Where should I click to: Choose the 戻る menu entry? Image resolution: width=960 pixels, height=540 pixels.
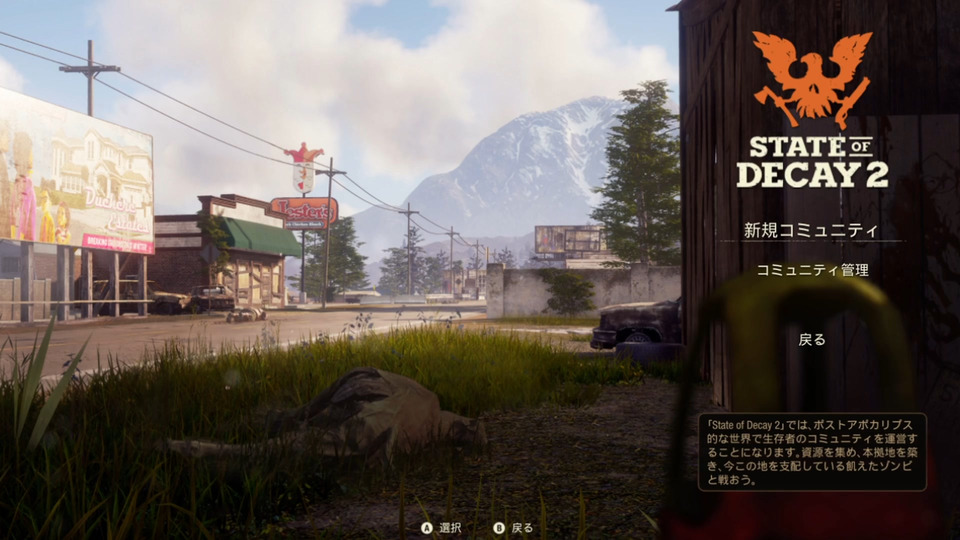point(812,340)
